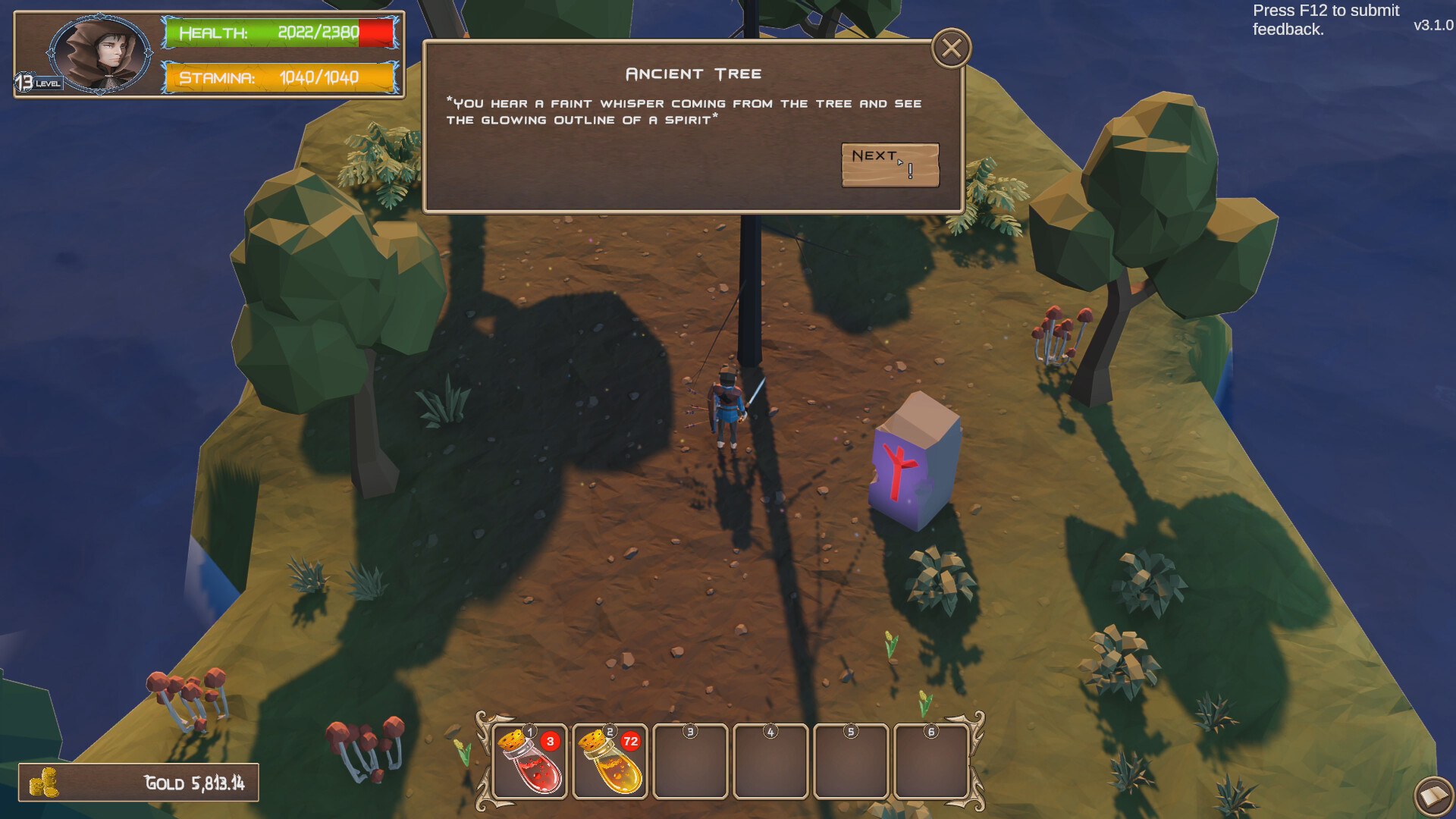
Task: Click the player character standing in the clearing
Action: (726, 409)
